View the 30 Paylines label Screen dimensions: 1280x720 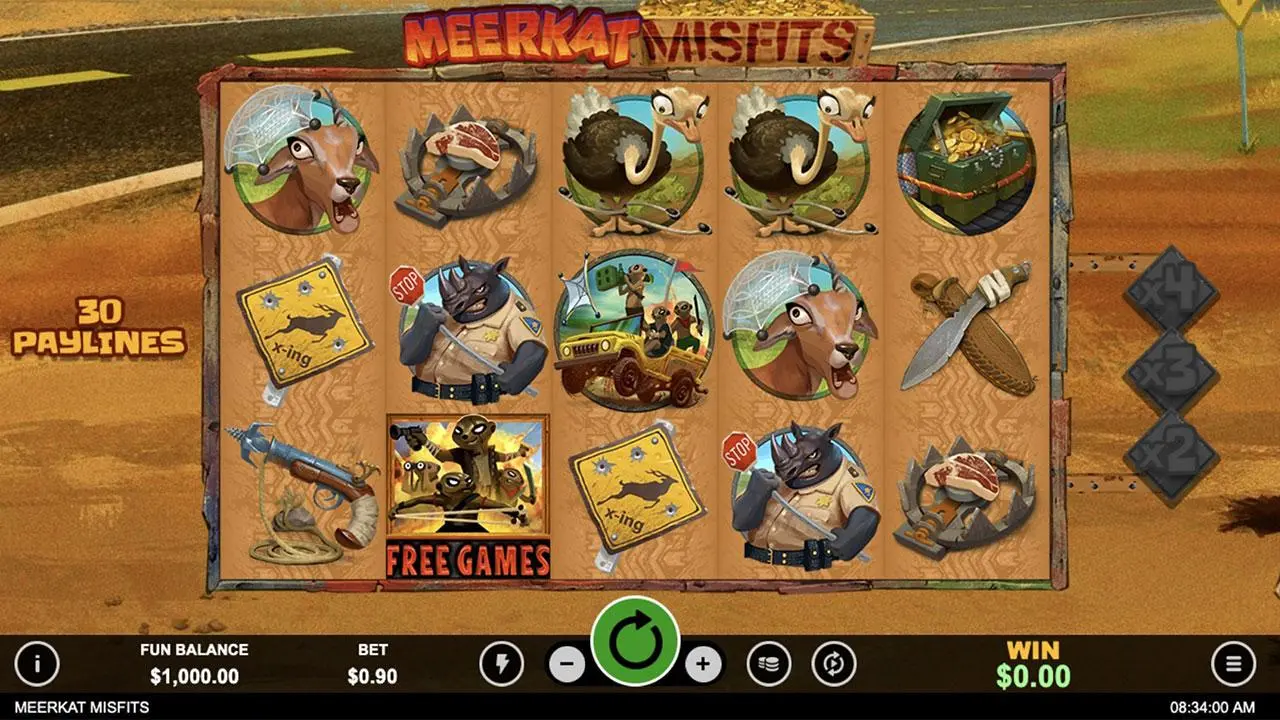click(x=100, y=330)
